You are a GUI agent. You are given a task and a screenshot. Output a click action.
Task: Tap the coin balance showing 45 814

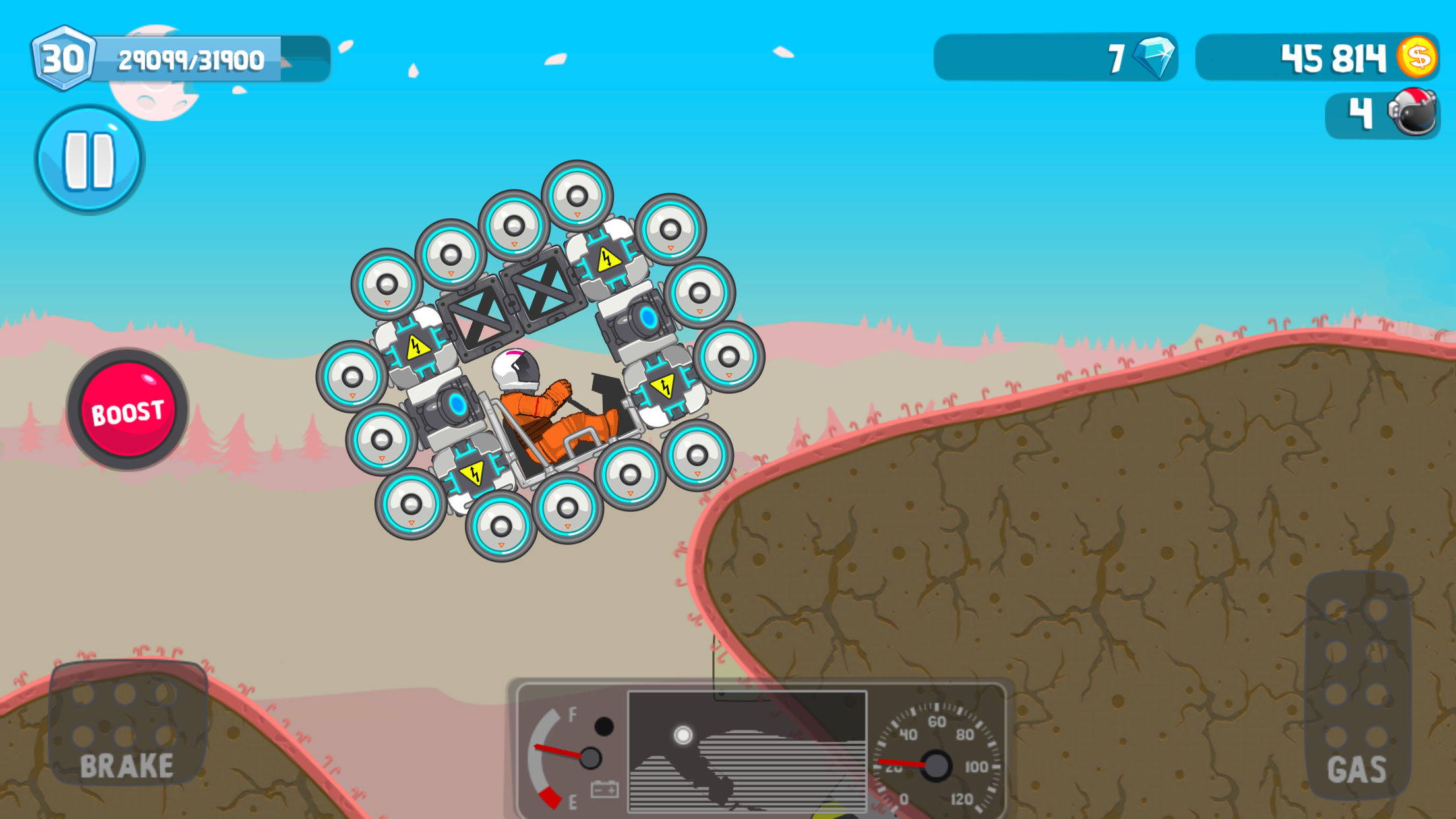tap(1332, 58)
